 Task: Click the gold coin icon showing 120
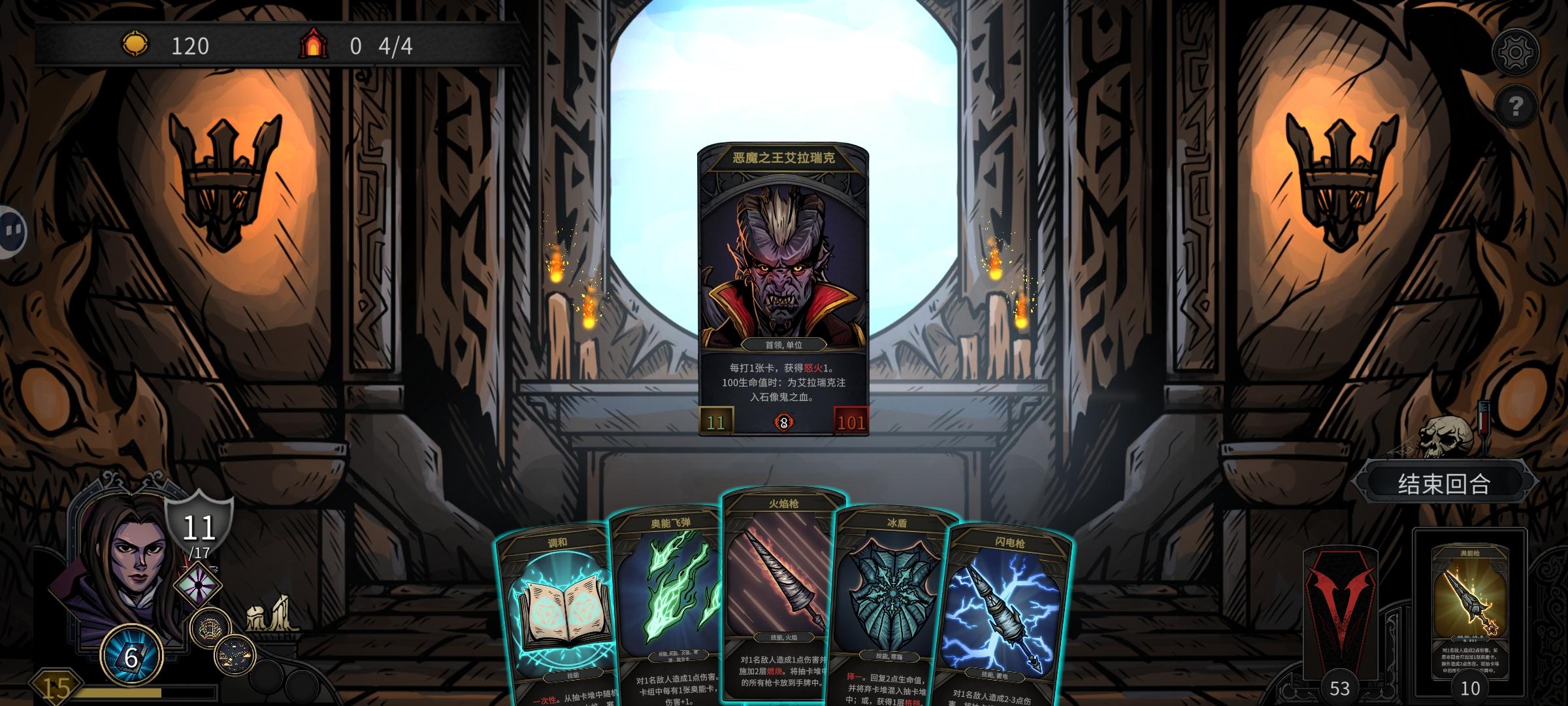[135, 45]
